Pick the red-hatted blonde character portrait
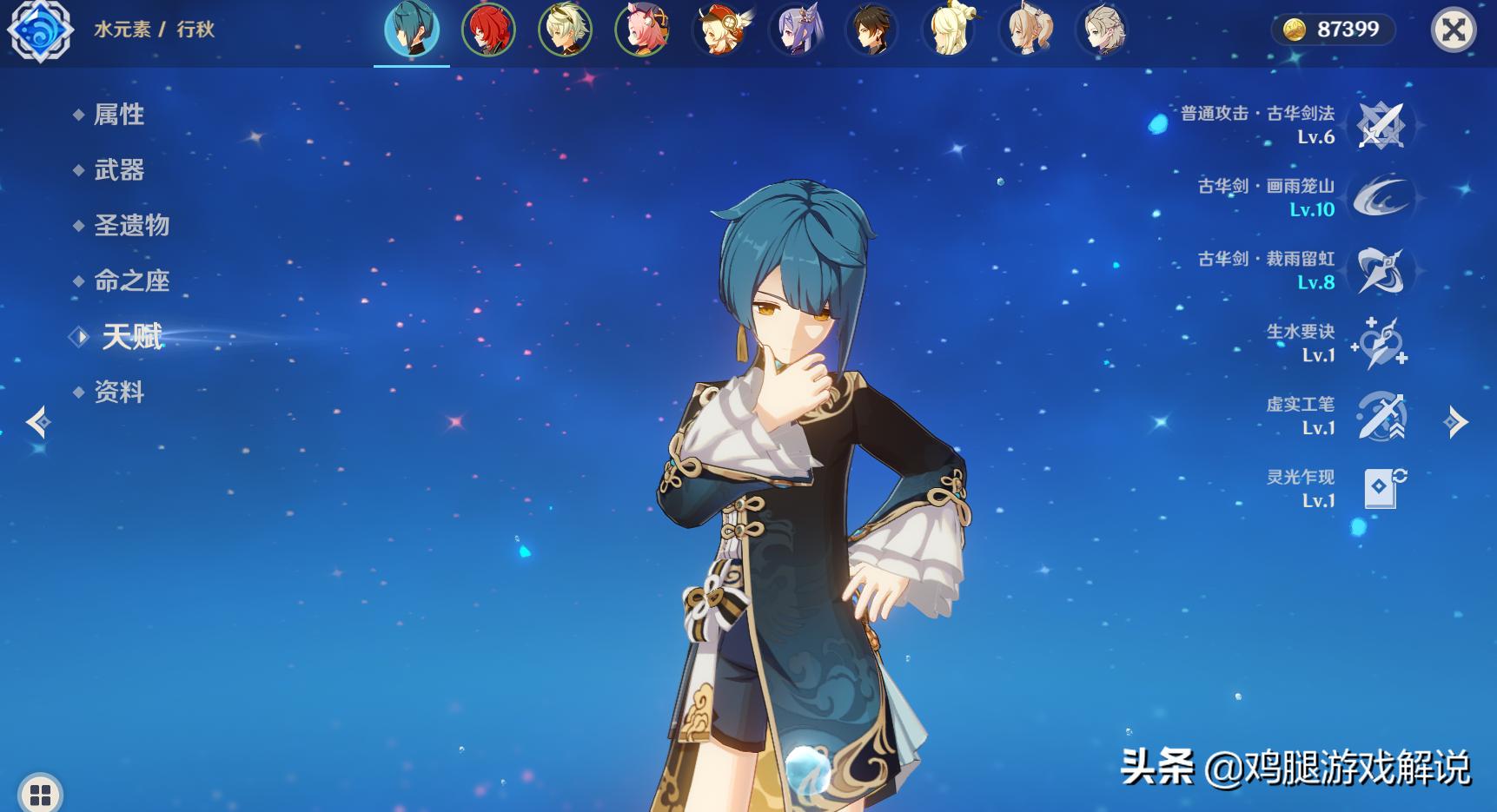1497x812 pixels. click(719, 30)
